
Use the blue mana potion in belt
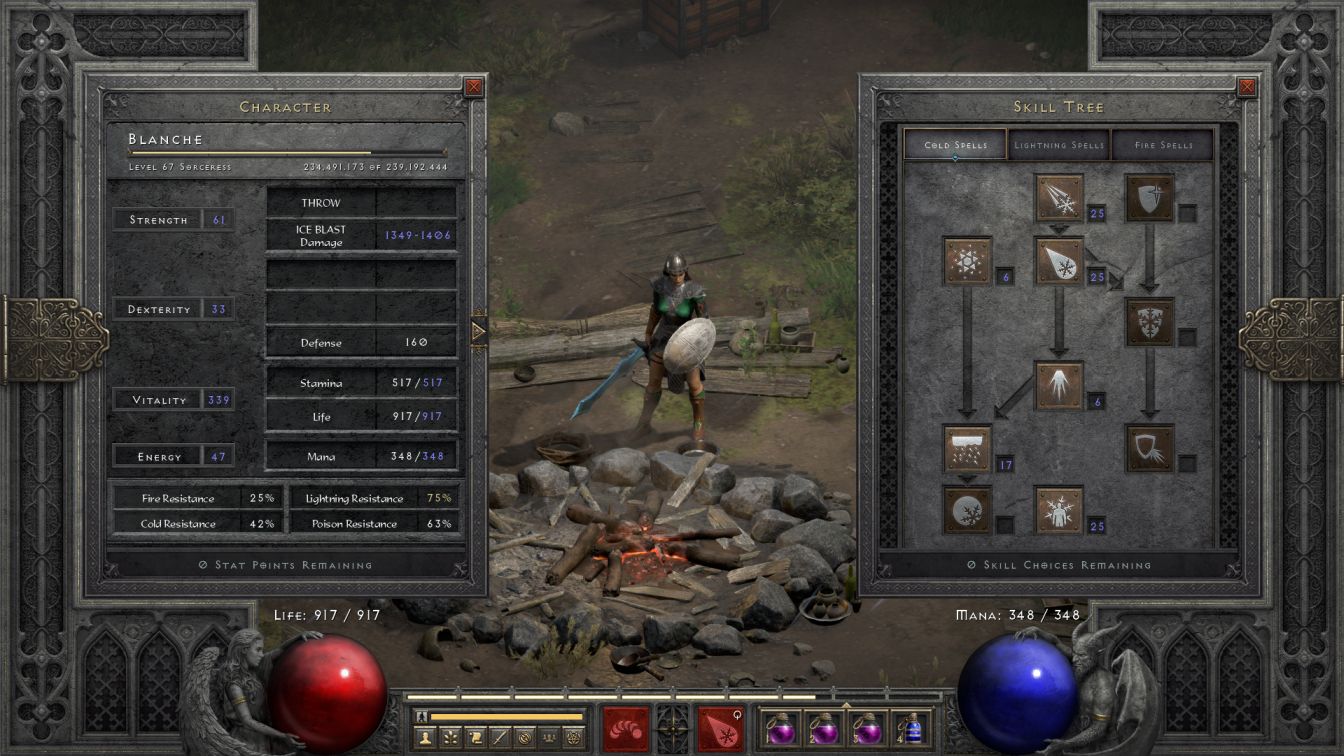(910, 728)
